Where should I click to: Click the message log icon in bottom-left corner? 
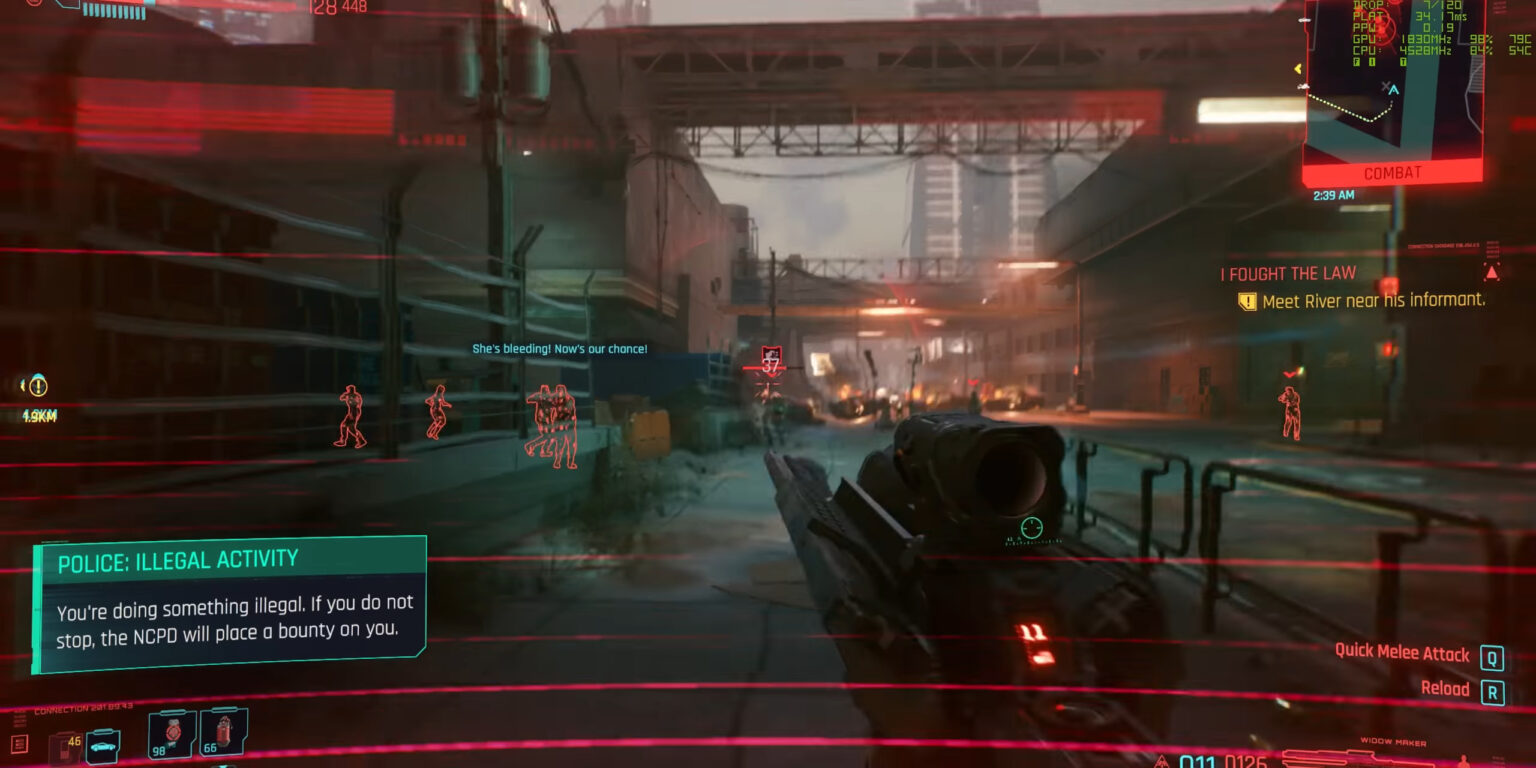(x=19, y=744)
